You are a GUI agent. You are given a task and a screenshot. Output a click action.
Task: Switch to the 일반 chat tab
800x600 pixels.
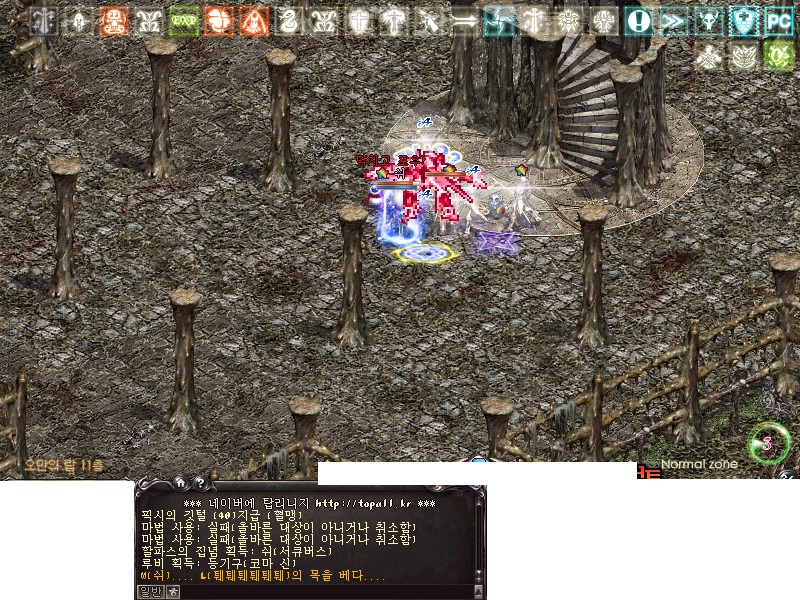pos(149,592)
